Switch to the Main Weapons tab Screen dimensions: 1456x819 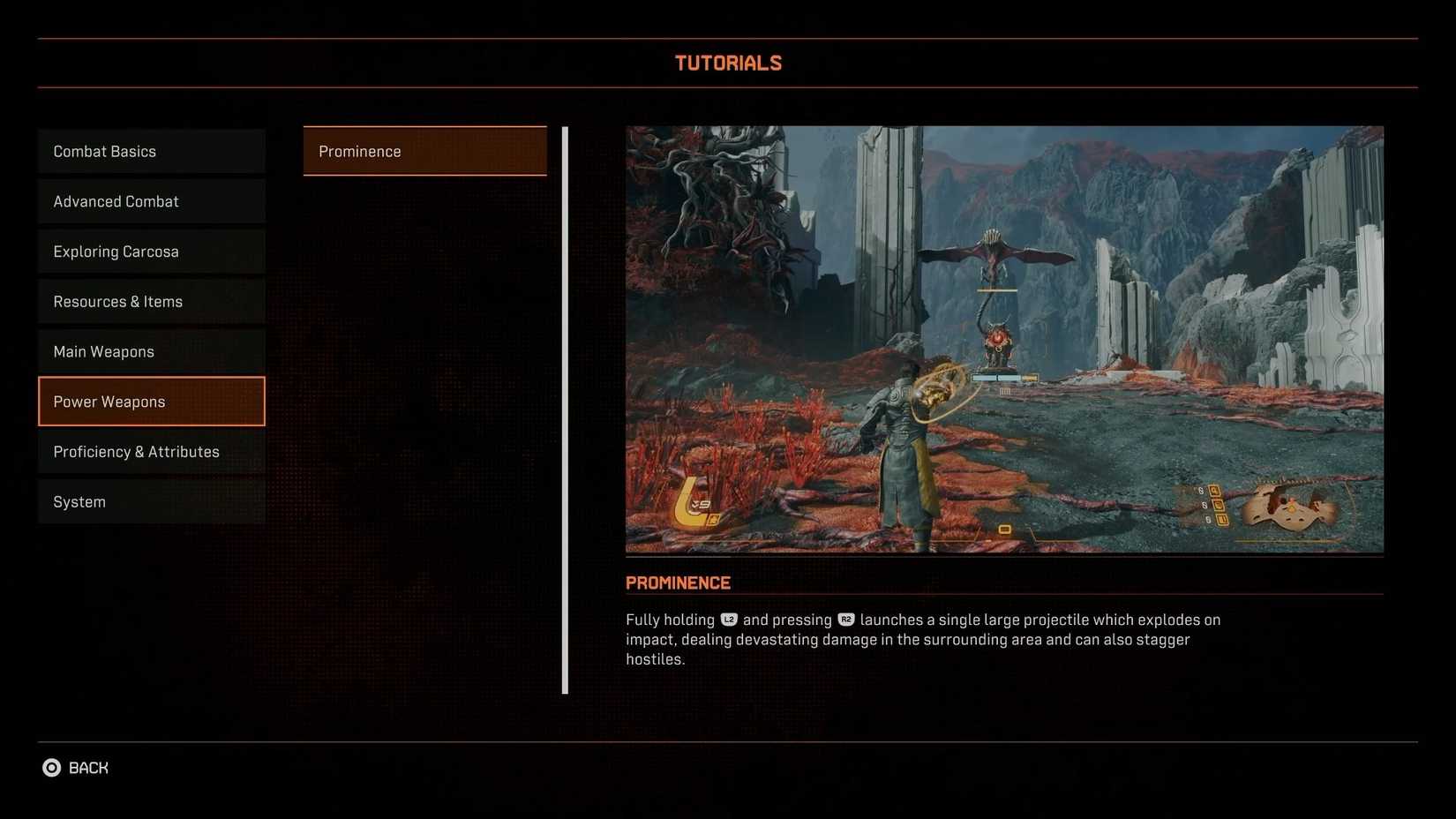point(151,351)
